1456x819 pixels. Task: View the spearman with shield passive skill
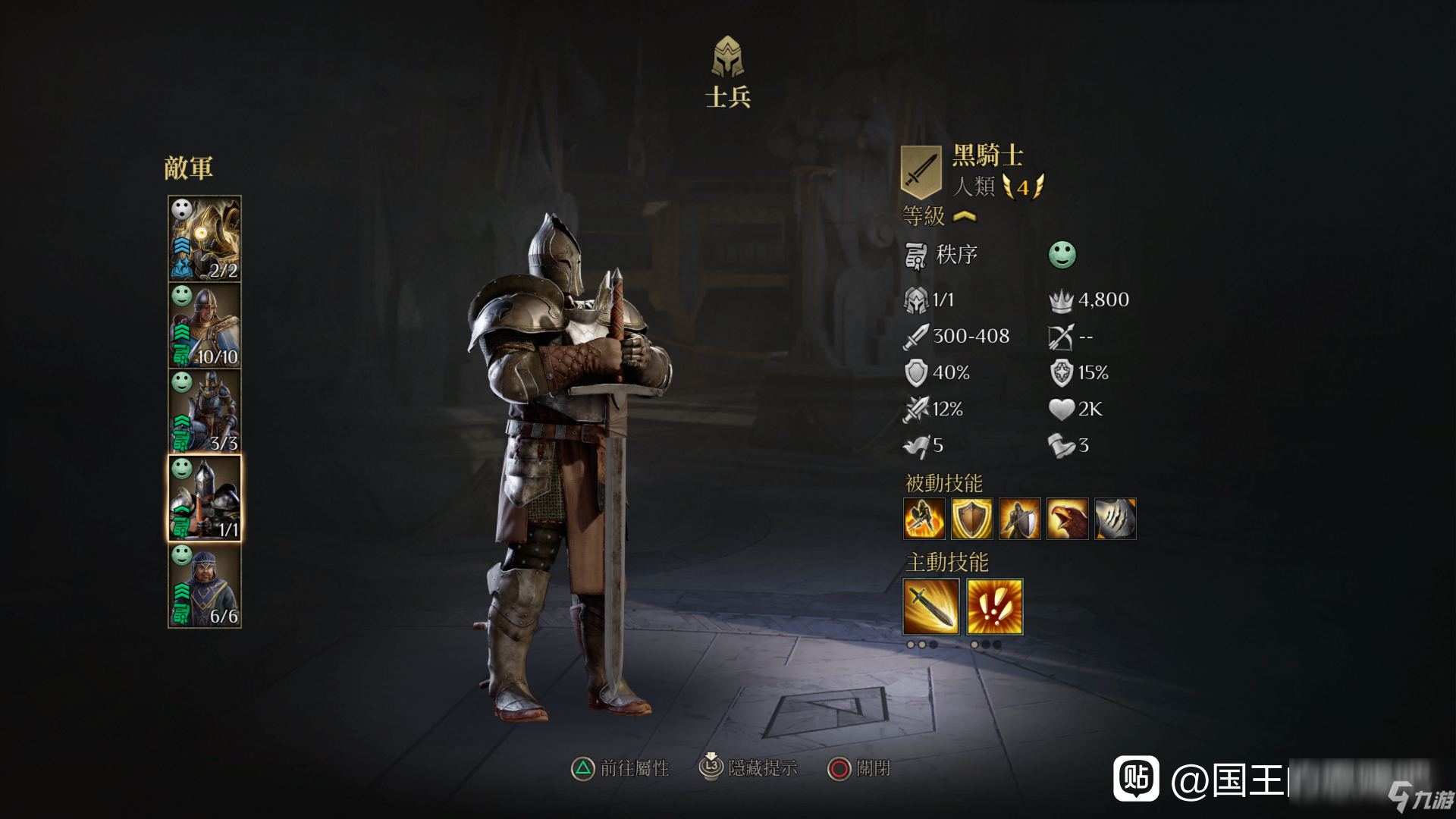1019,519
